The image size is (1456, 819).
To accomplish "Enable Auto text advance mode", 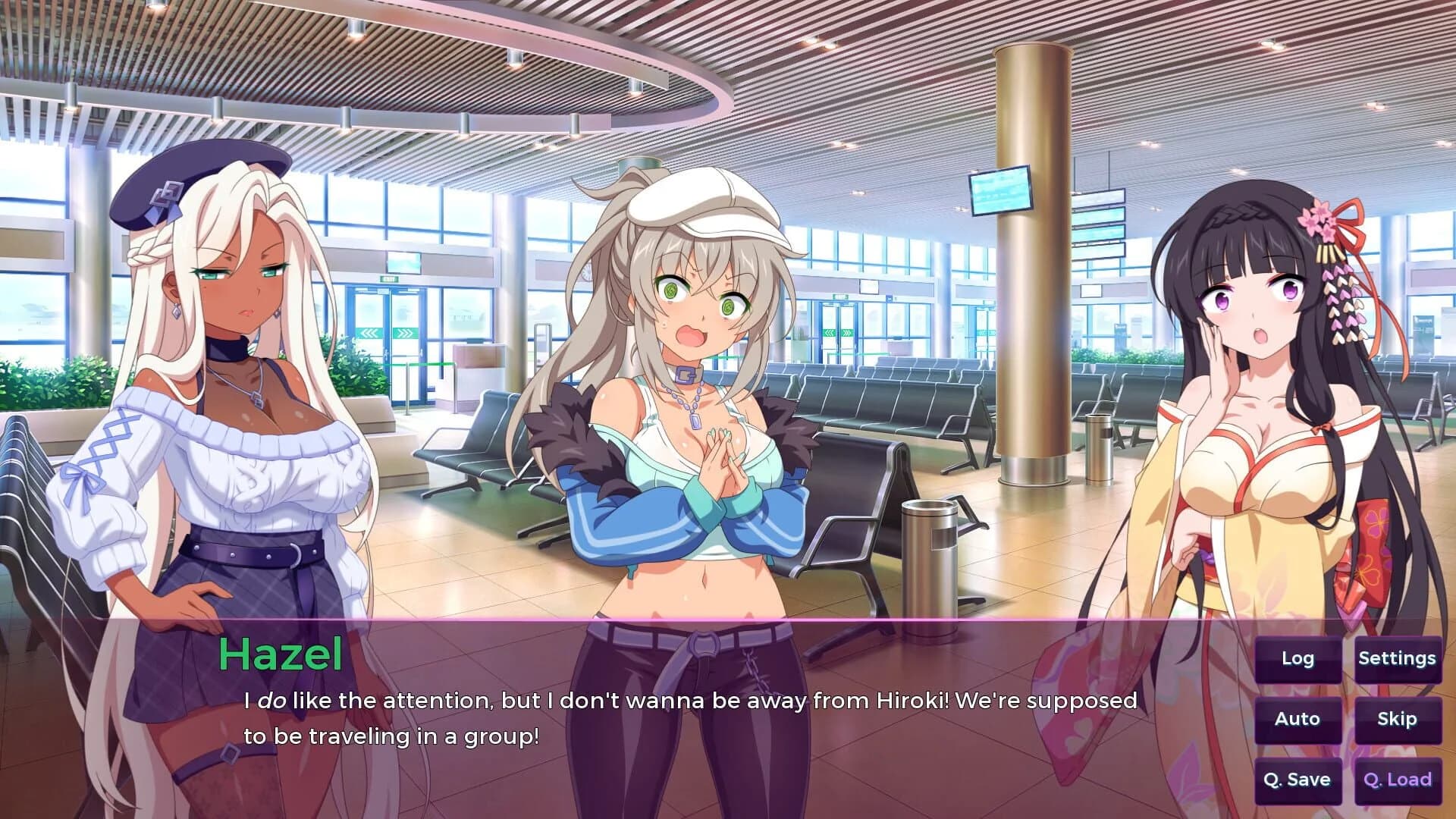I will [1296, 719].
